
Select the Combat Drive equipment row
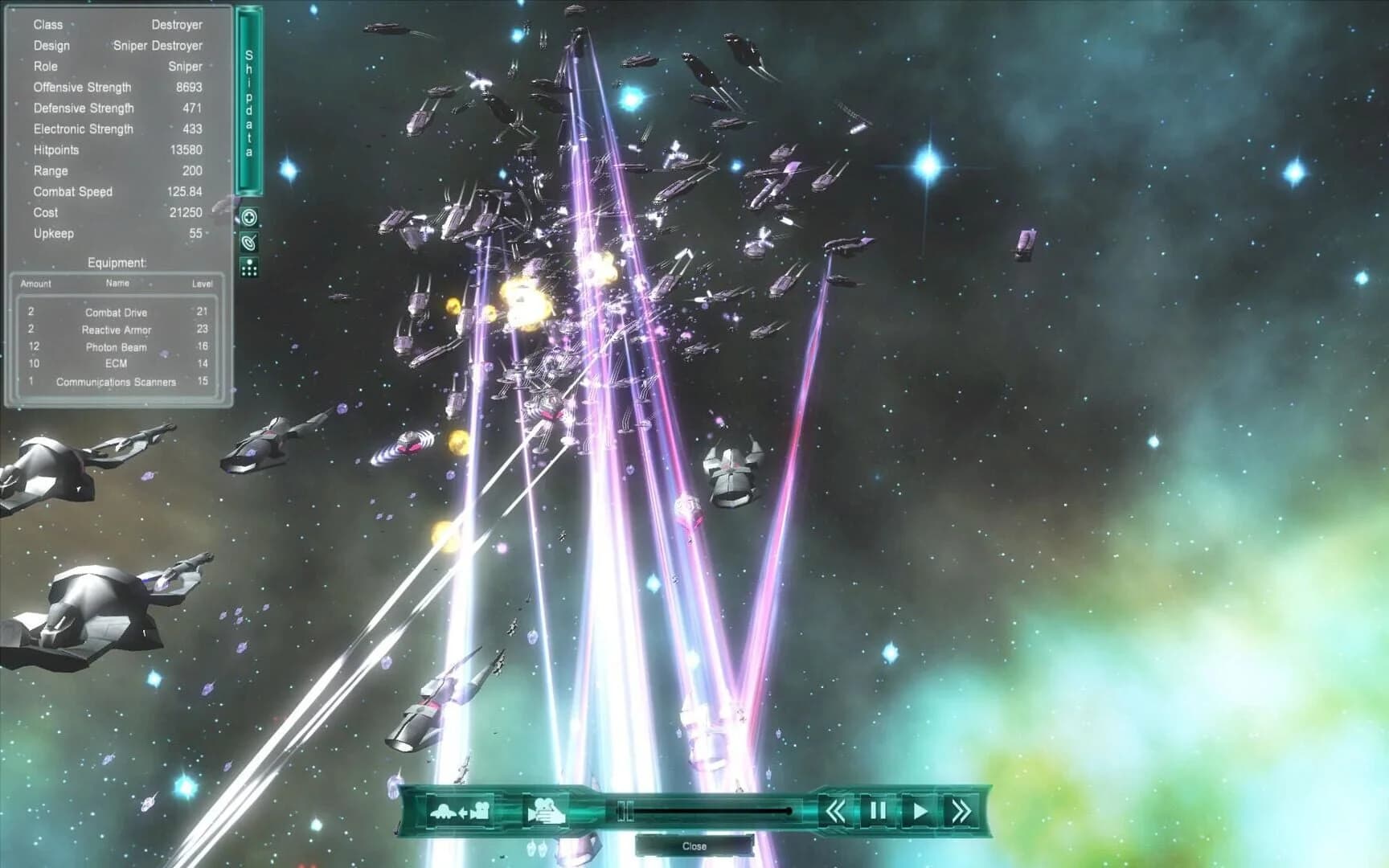tap(117, 313)
